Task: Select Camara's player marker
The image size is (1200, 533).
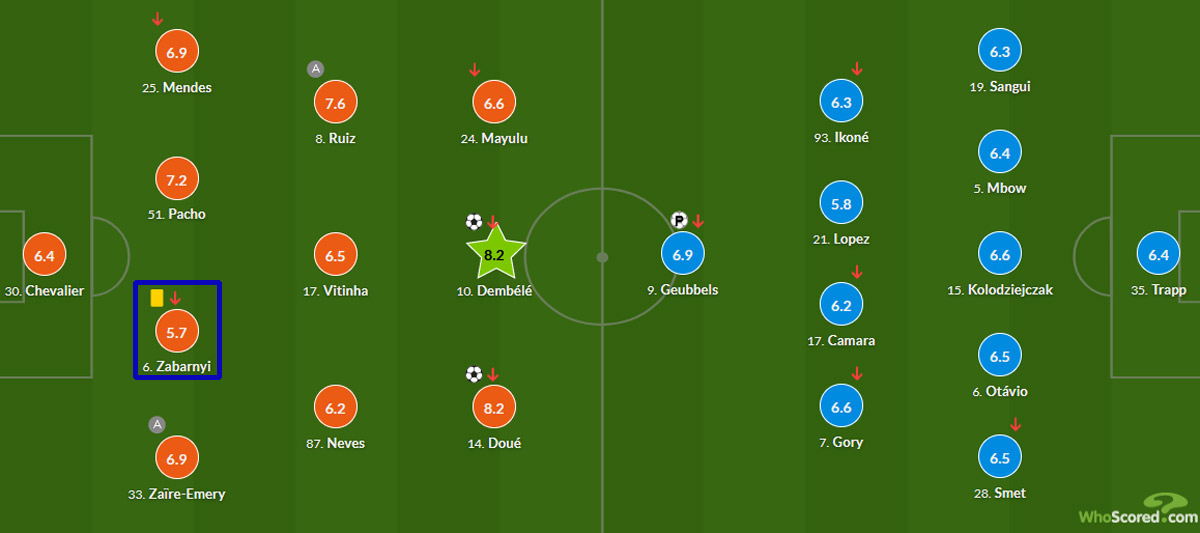Action: (841, 306)
